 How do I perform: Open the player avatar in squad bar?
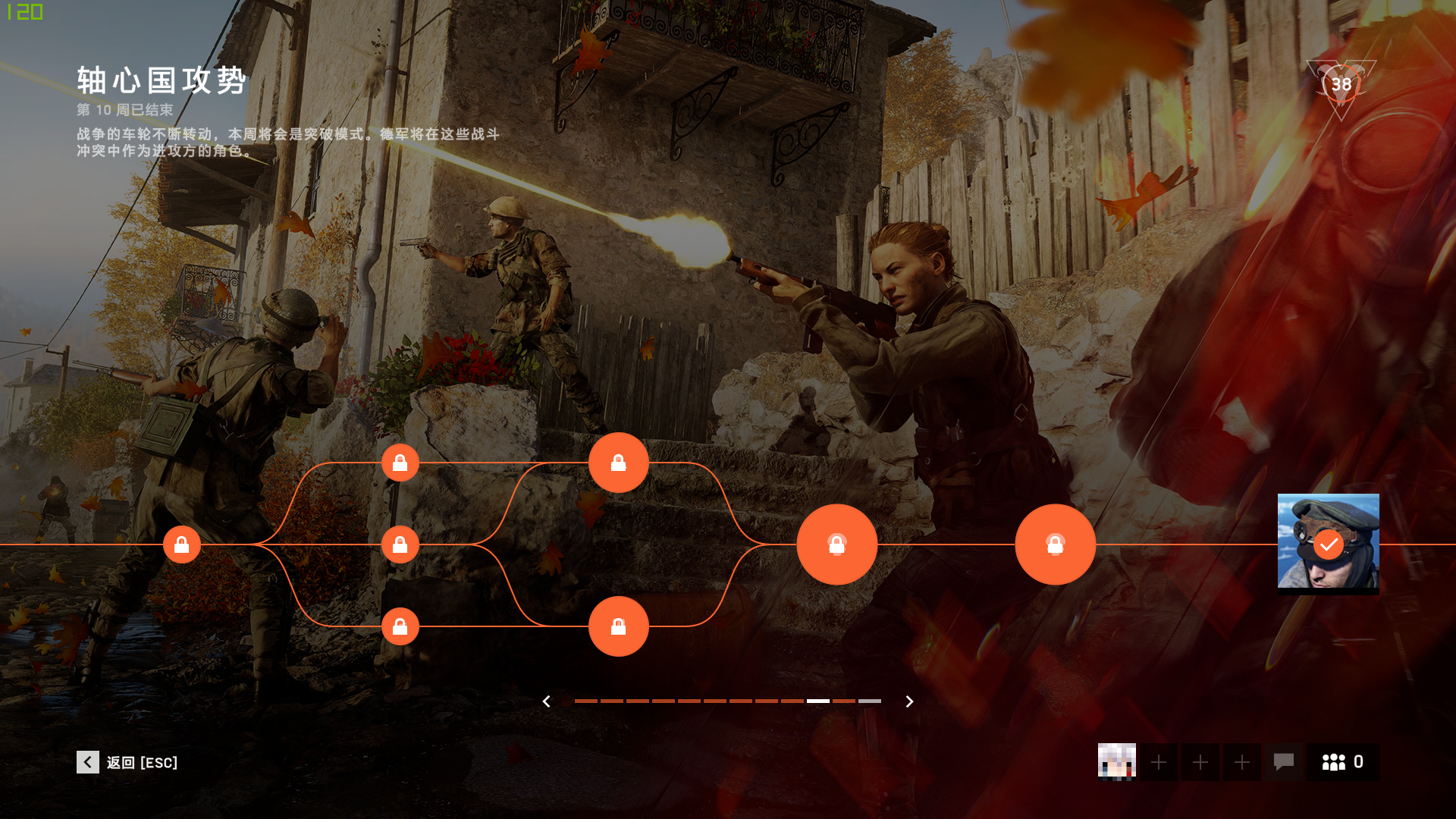[1116, 761]
